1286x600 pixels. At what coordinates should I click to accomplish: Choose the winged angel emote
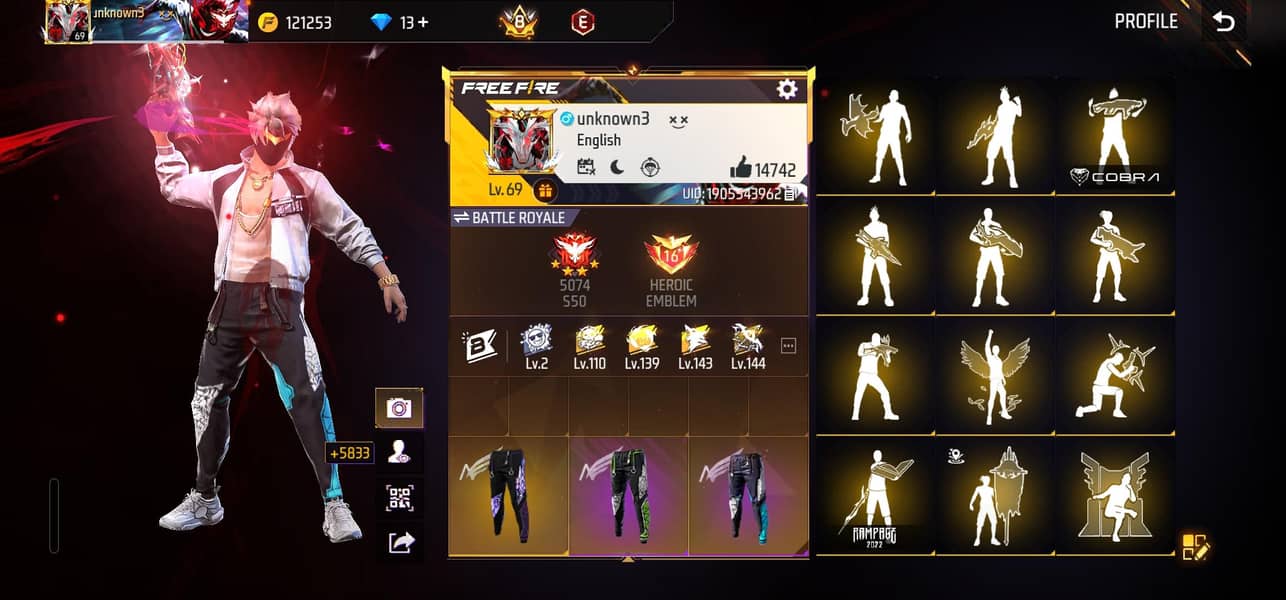click(995, 377)
